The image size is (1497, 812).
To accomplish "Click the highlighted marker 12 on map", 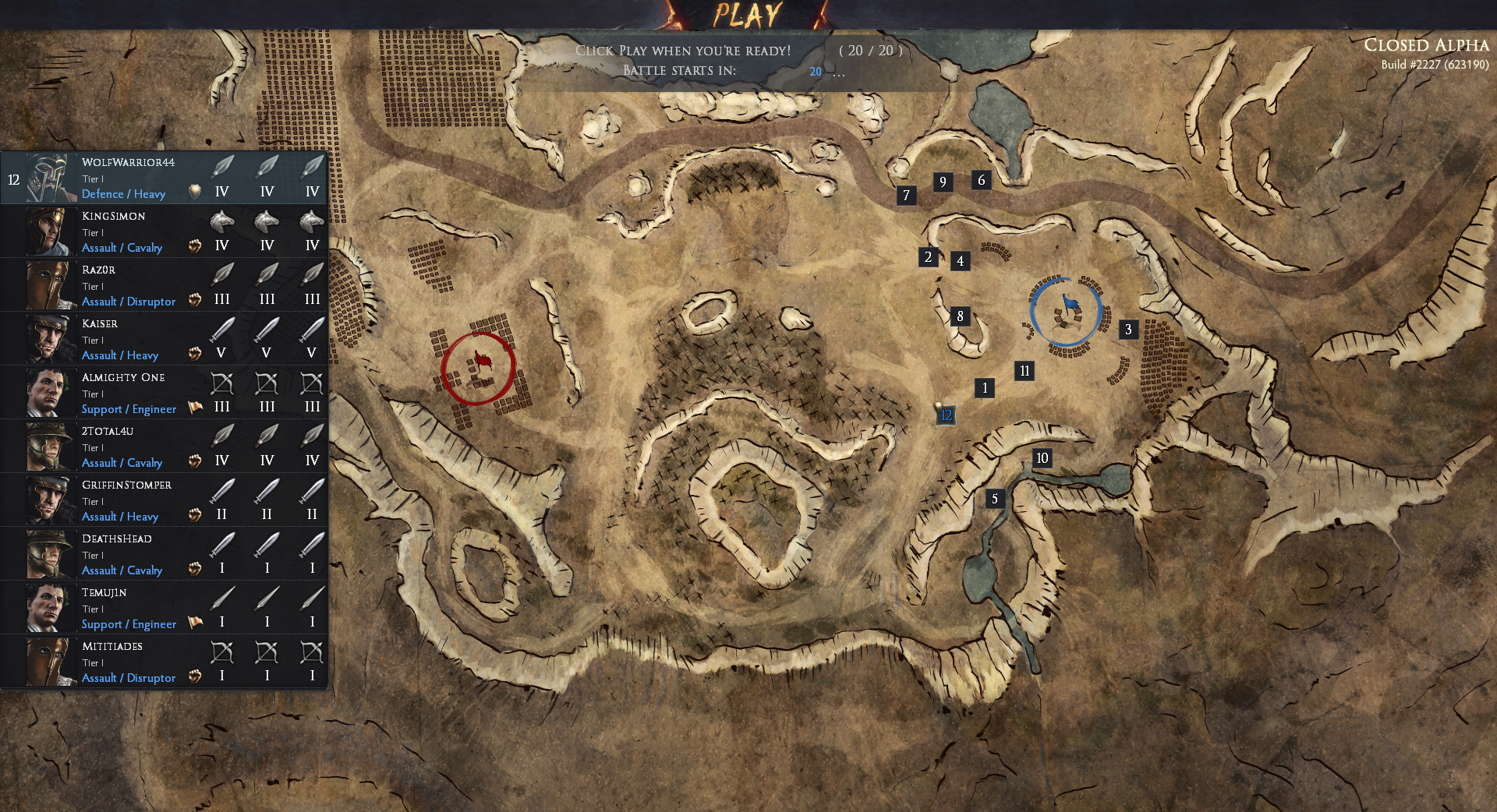I will pos(946,416).
